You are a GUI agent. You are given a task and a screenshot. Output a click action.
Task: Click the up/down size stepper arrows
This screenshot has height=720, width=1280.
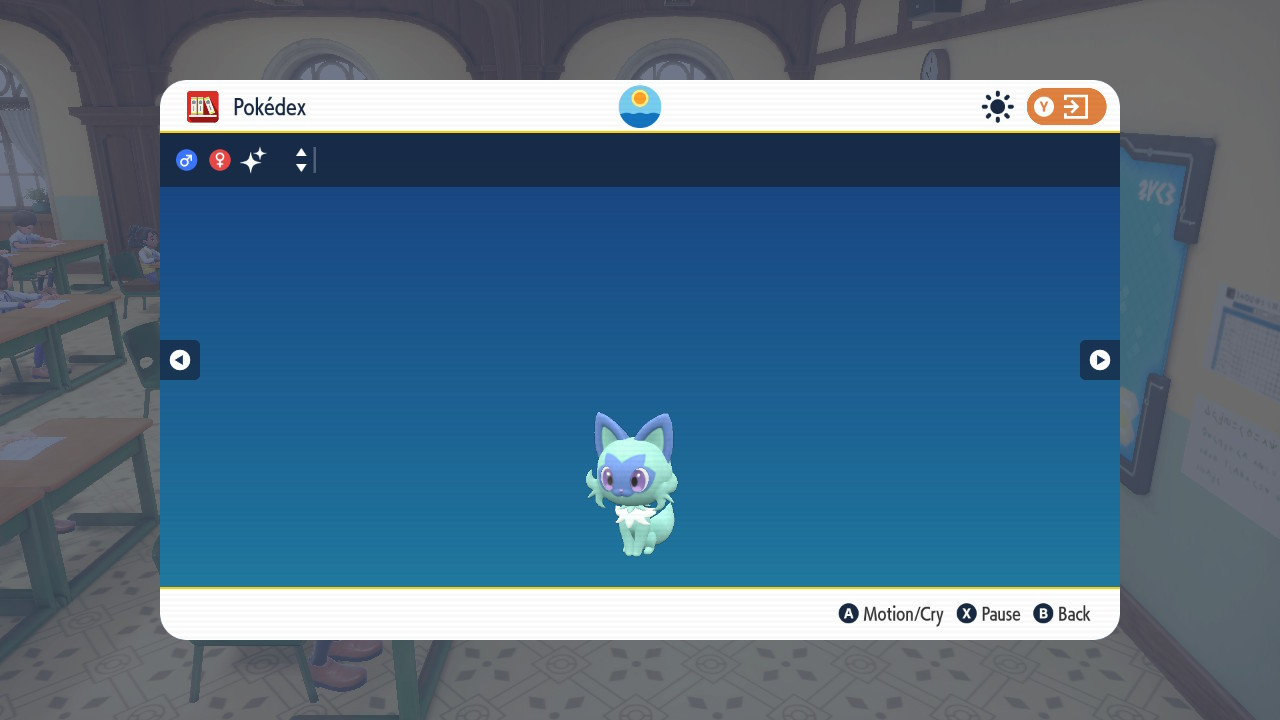point(300,160)
